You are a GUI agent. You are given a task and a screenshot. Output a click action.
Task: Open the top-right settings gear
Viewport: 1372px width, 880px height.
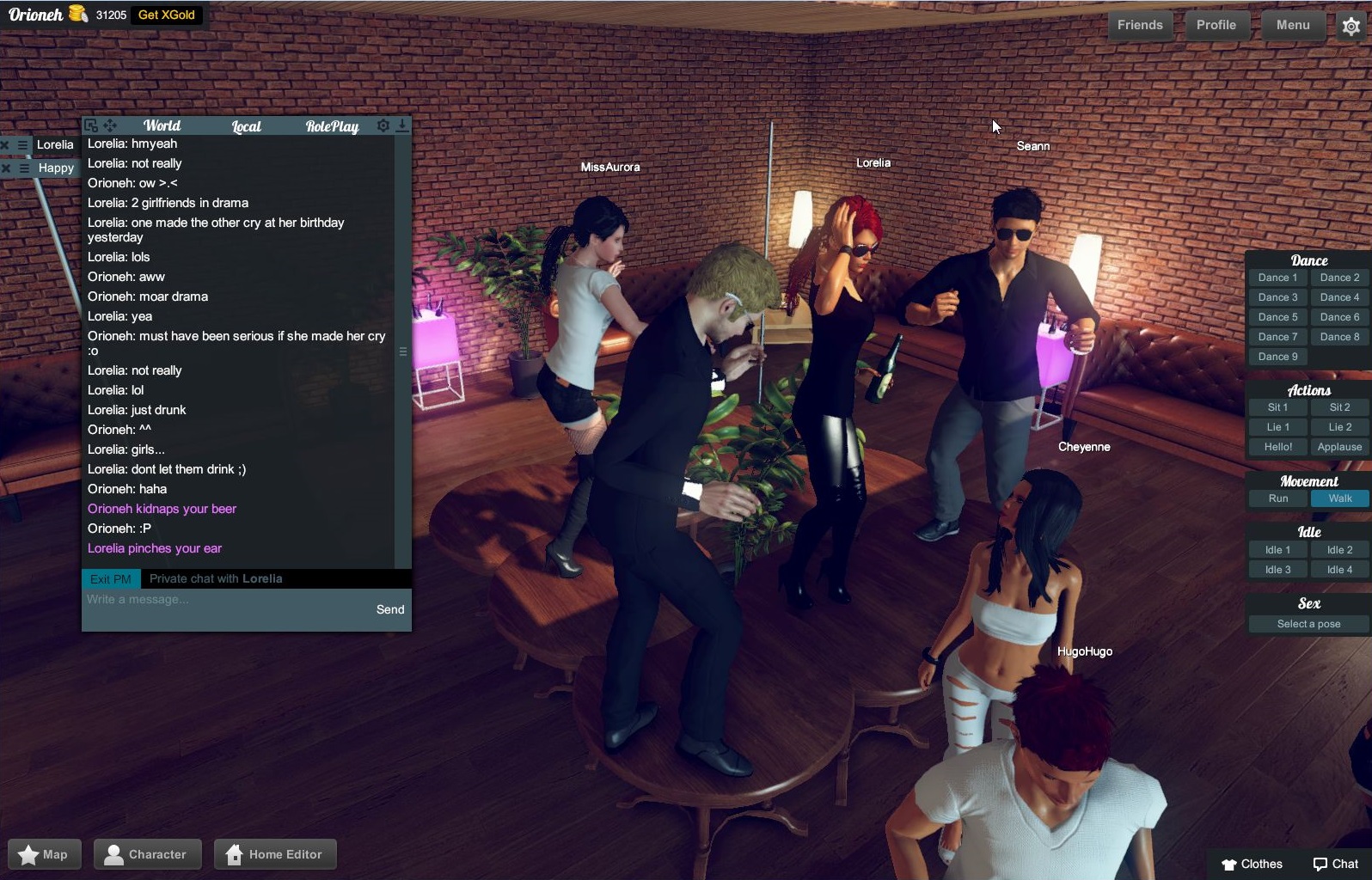pos(1352,27)
